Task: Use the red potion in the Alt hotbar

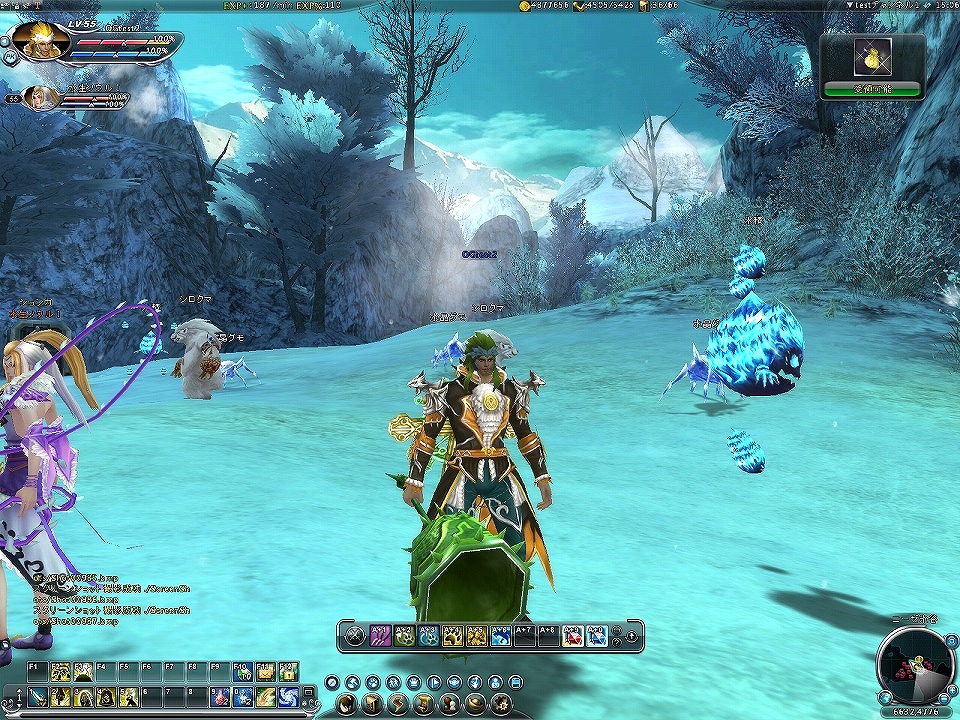Action: tap(572, 635)
